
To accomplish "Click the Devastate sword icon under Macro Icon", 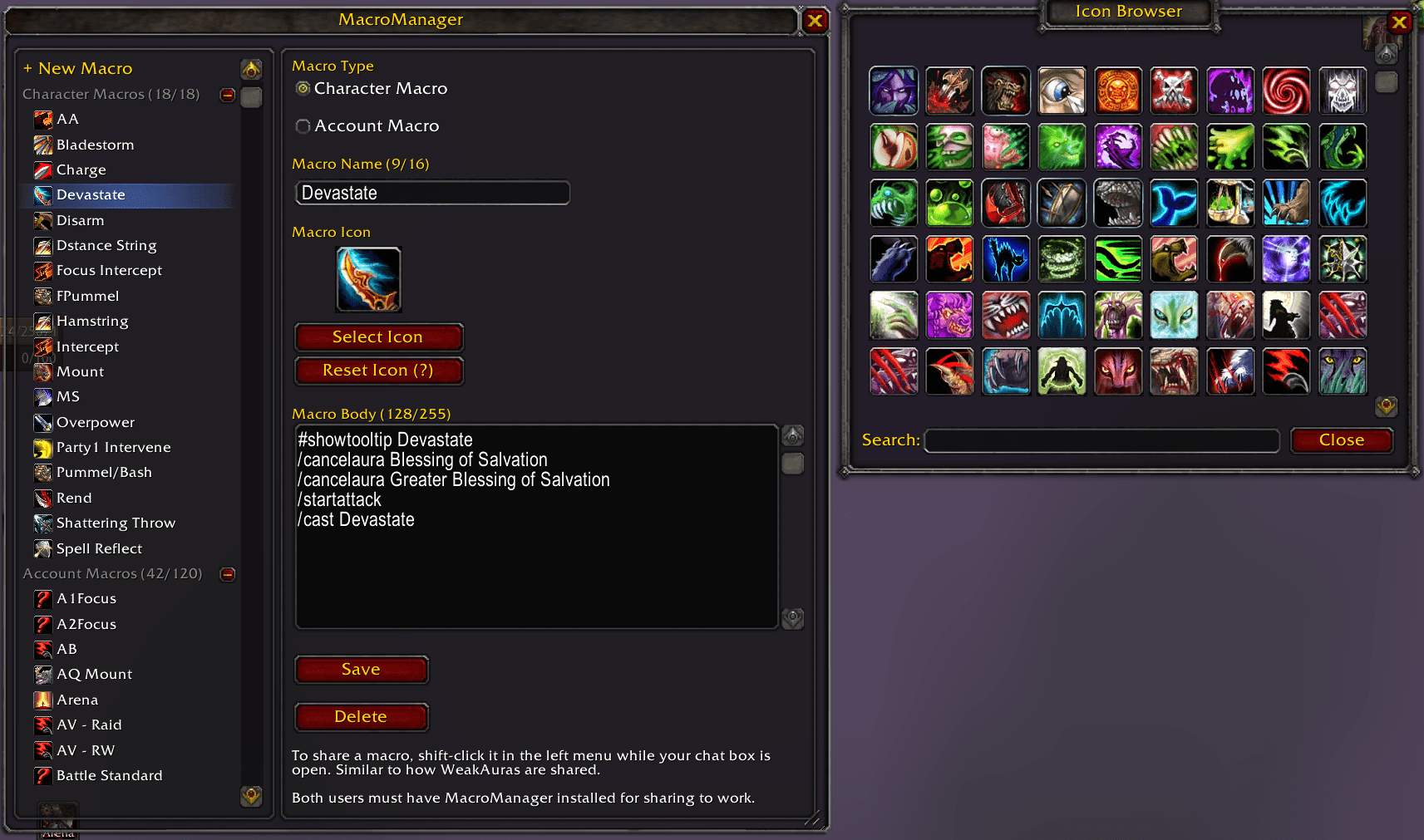I will click(368, 279).
